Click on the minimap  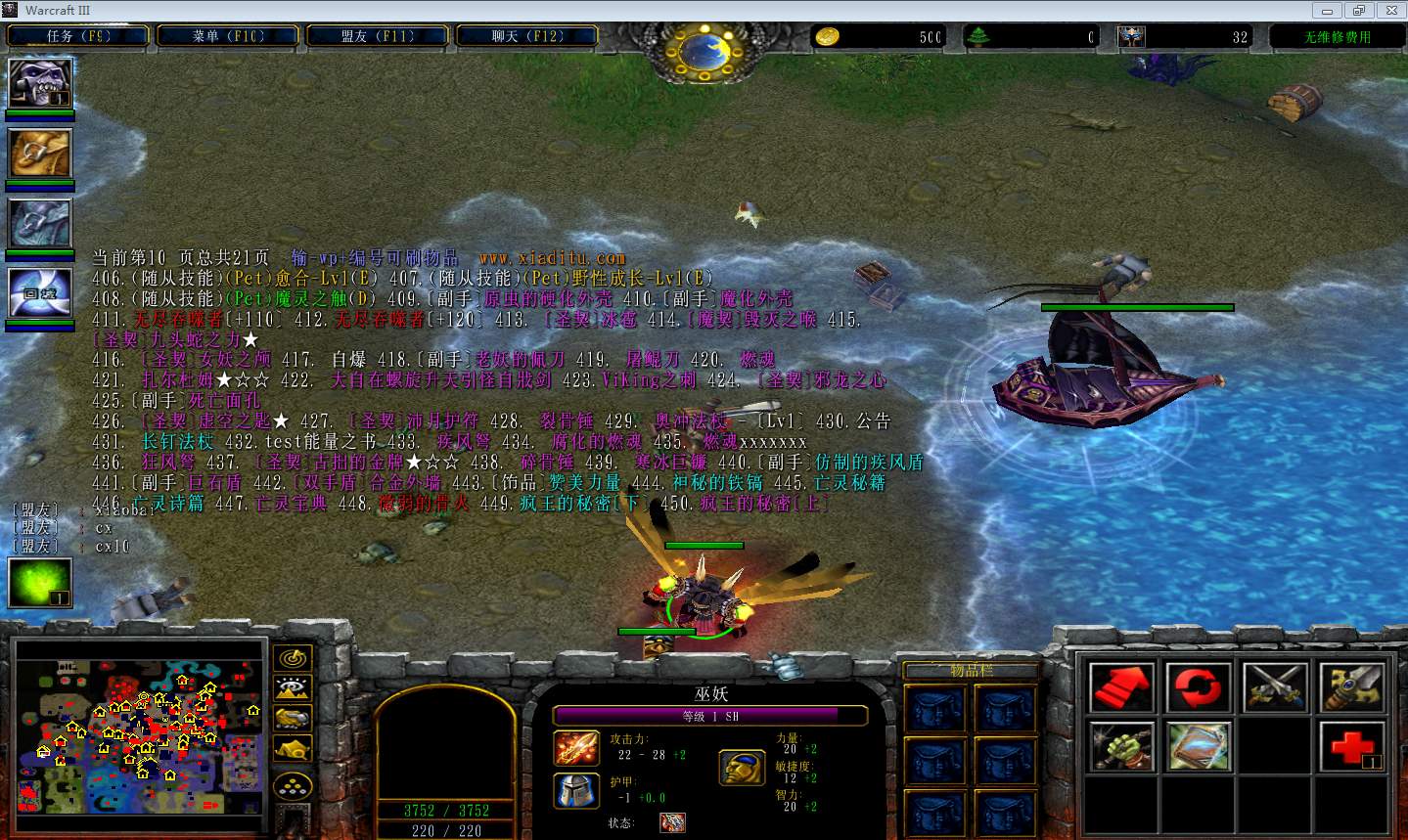[x=138, y=729]
